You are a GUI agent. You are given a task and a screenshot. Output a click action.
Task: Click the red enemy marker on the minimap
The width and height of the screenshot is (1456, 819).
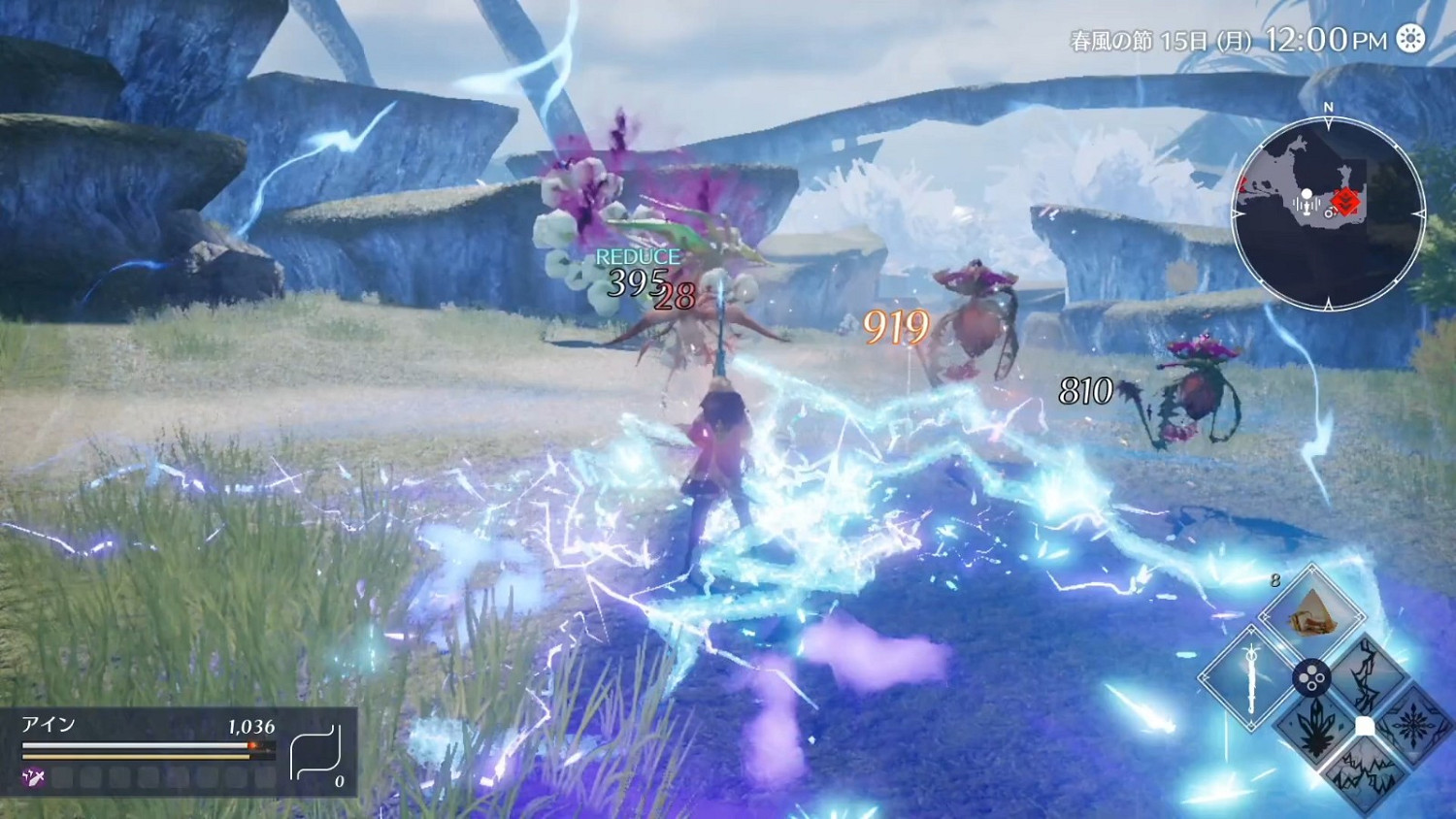(x=1347, y=203)
